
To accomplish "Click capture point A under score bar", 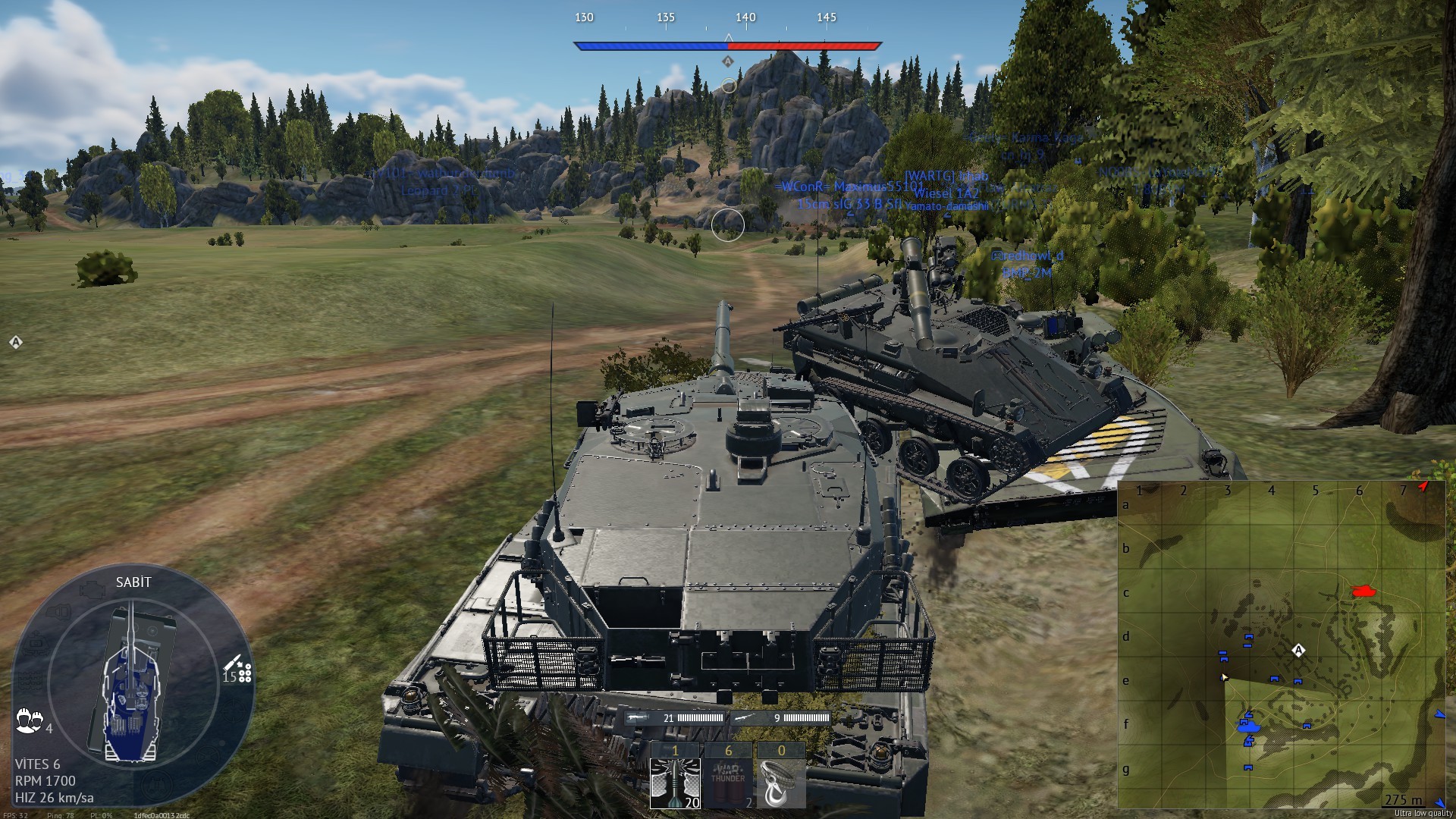I will point(728,61).
